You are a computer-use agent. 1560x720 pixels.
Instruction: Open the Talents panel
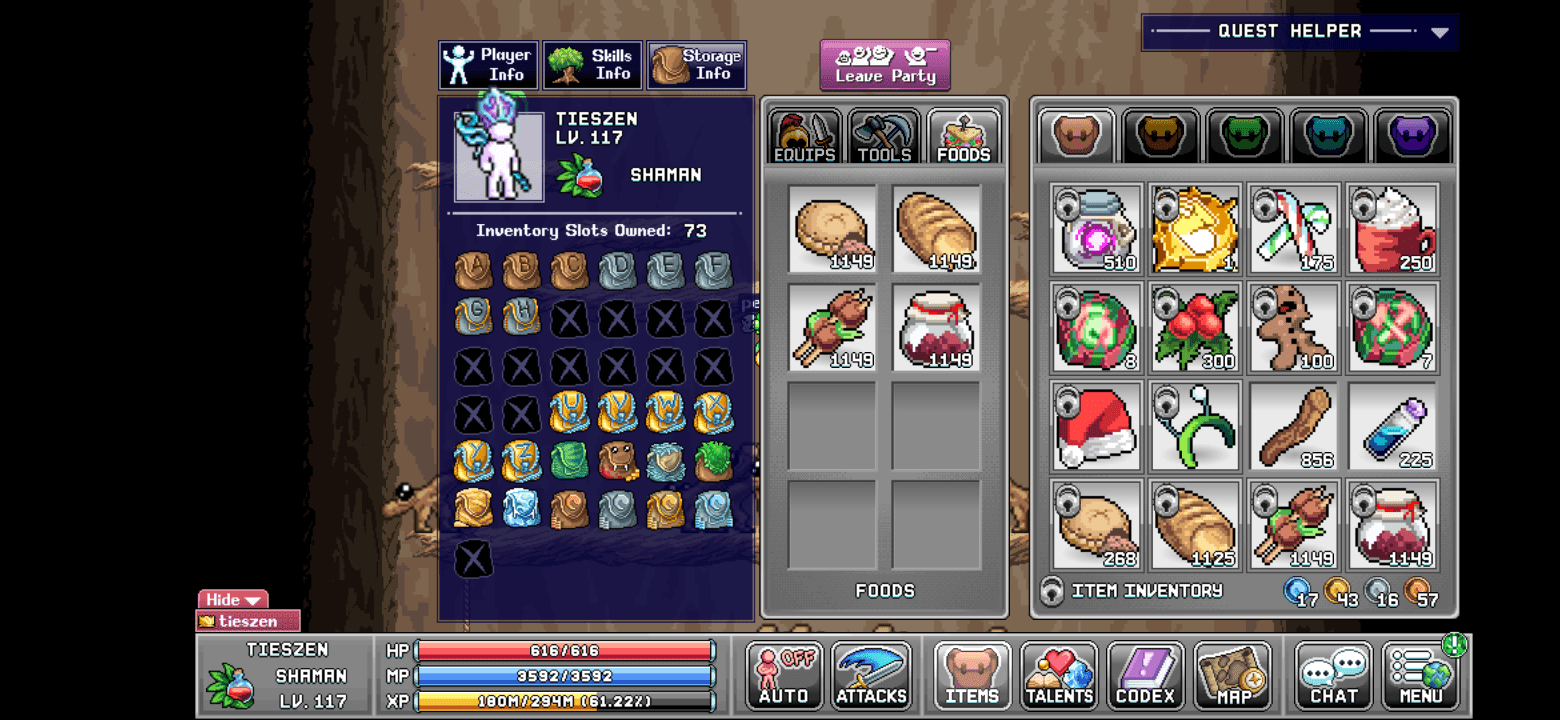tap(1058, 675)
